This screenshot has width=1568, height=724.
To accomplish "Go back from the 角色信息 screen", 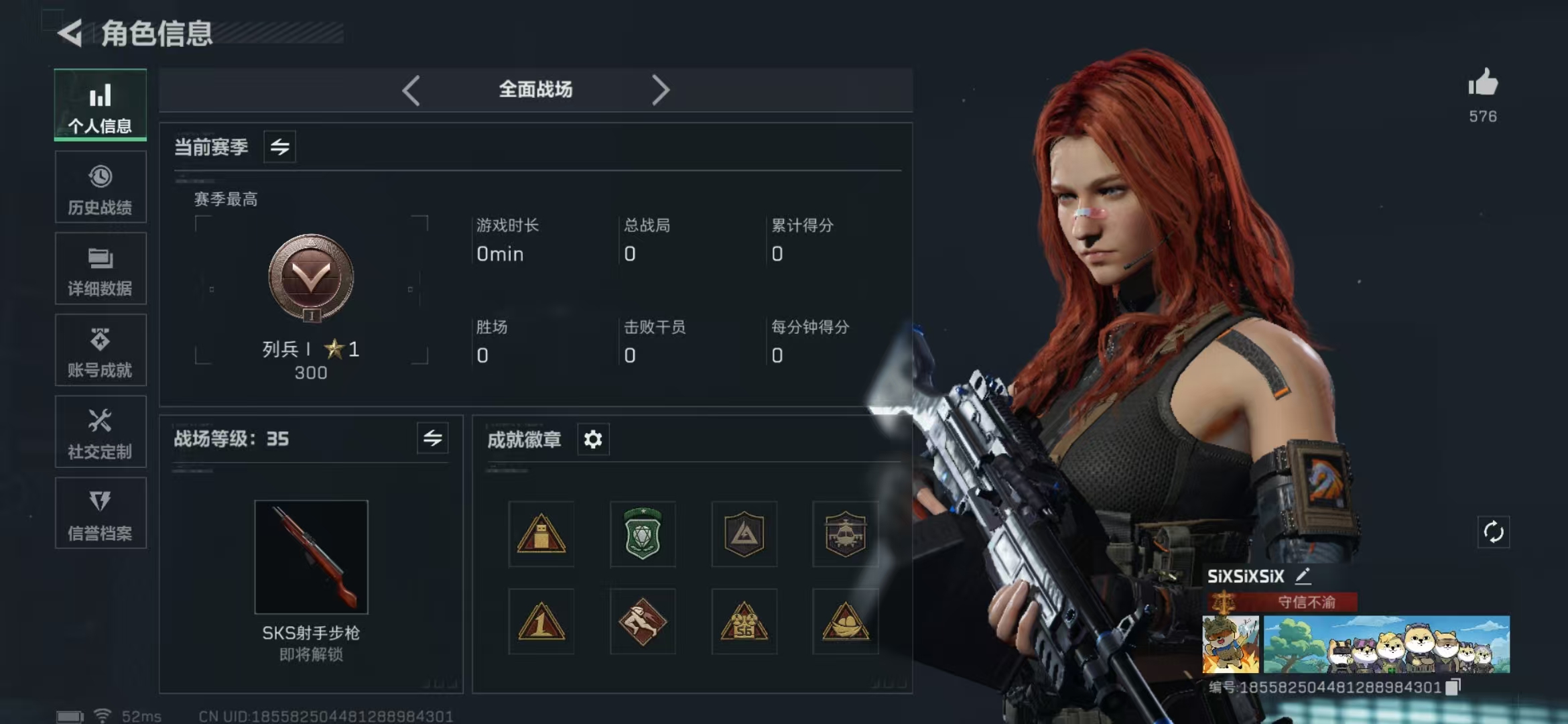I will tap(70, 33).
